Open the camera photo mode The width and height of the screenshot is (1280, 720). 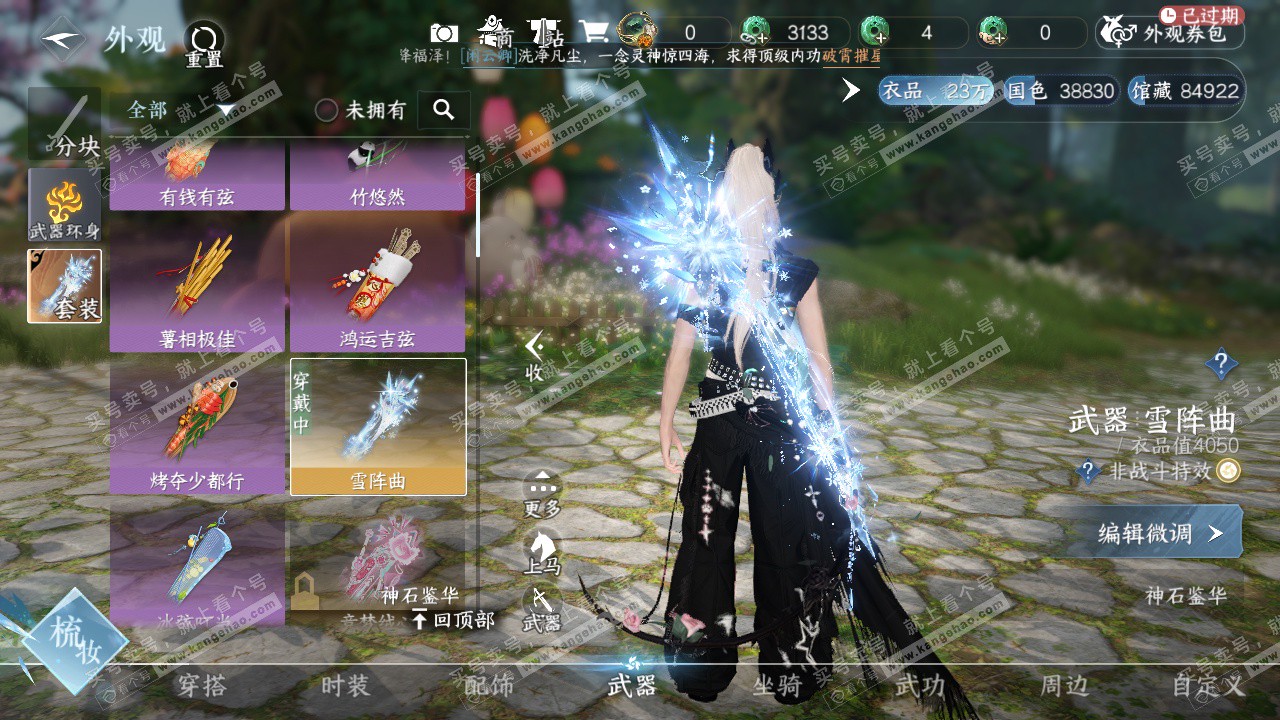[x=444, y=32]
